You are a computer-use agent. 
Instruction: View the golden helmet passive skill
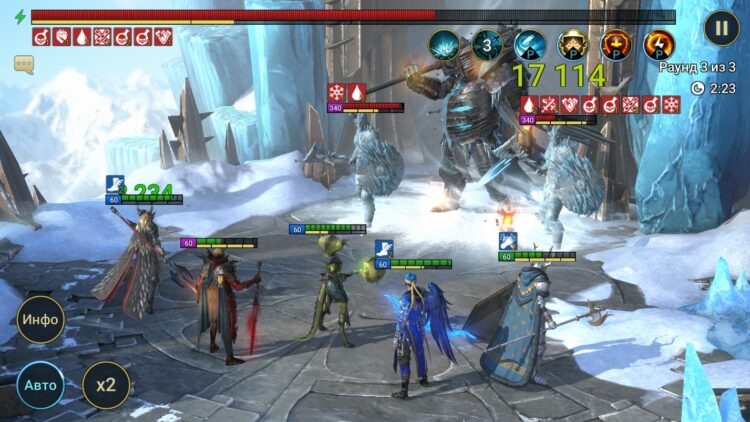tap(573, 45)
